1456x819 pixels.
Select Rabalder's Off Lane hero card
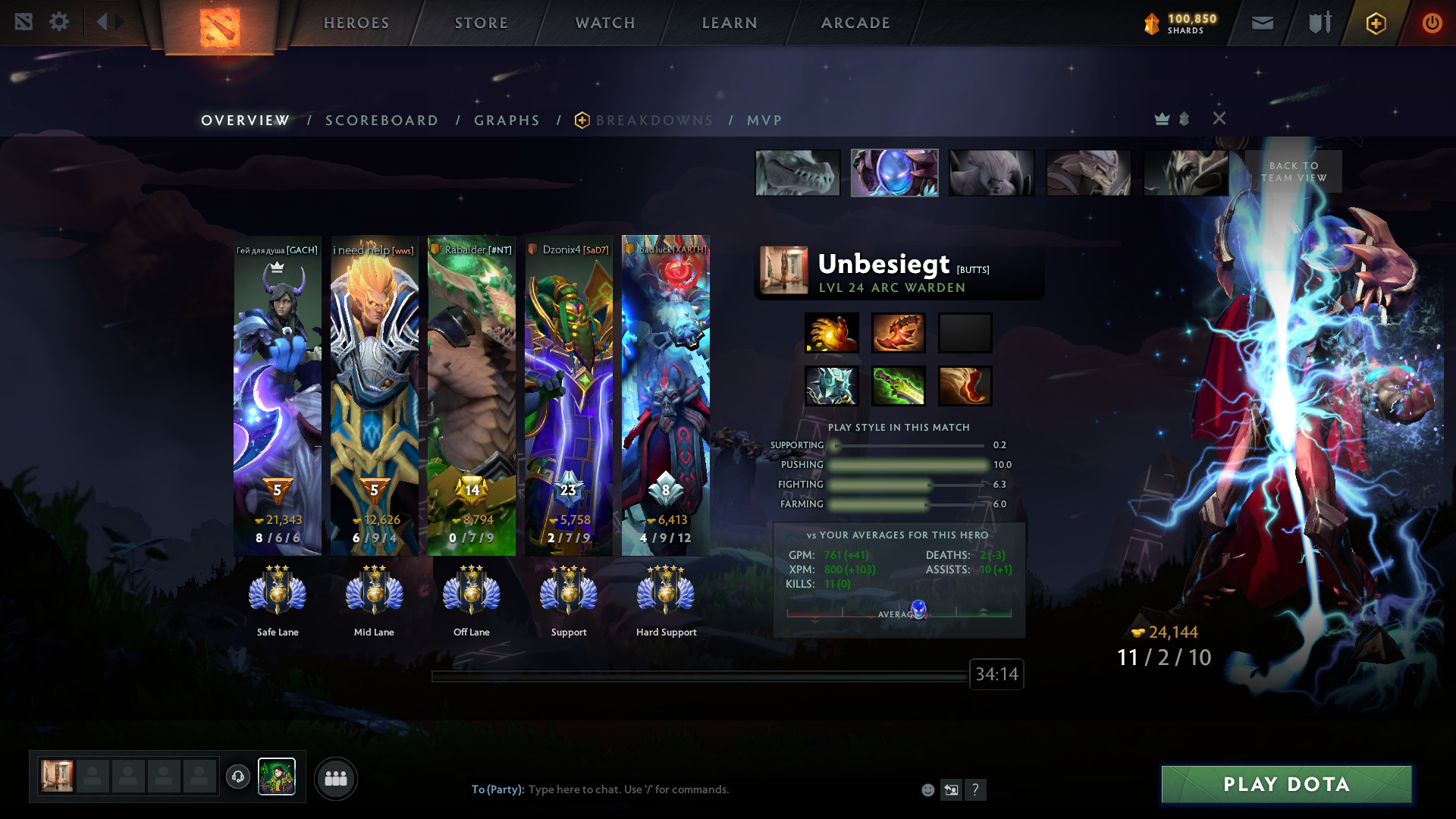tap(471, 394)
